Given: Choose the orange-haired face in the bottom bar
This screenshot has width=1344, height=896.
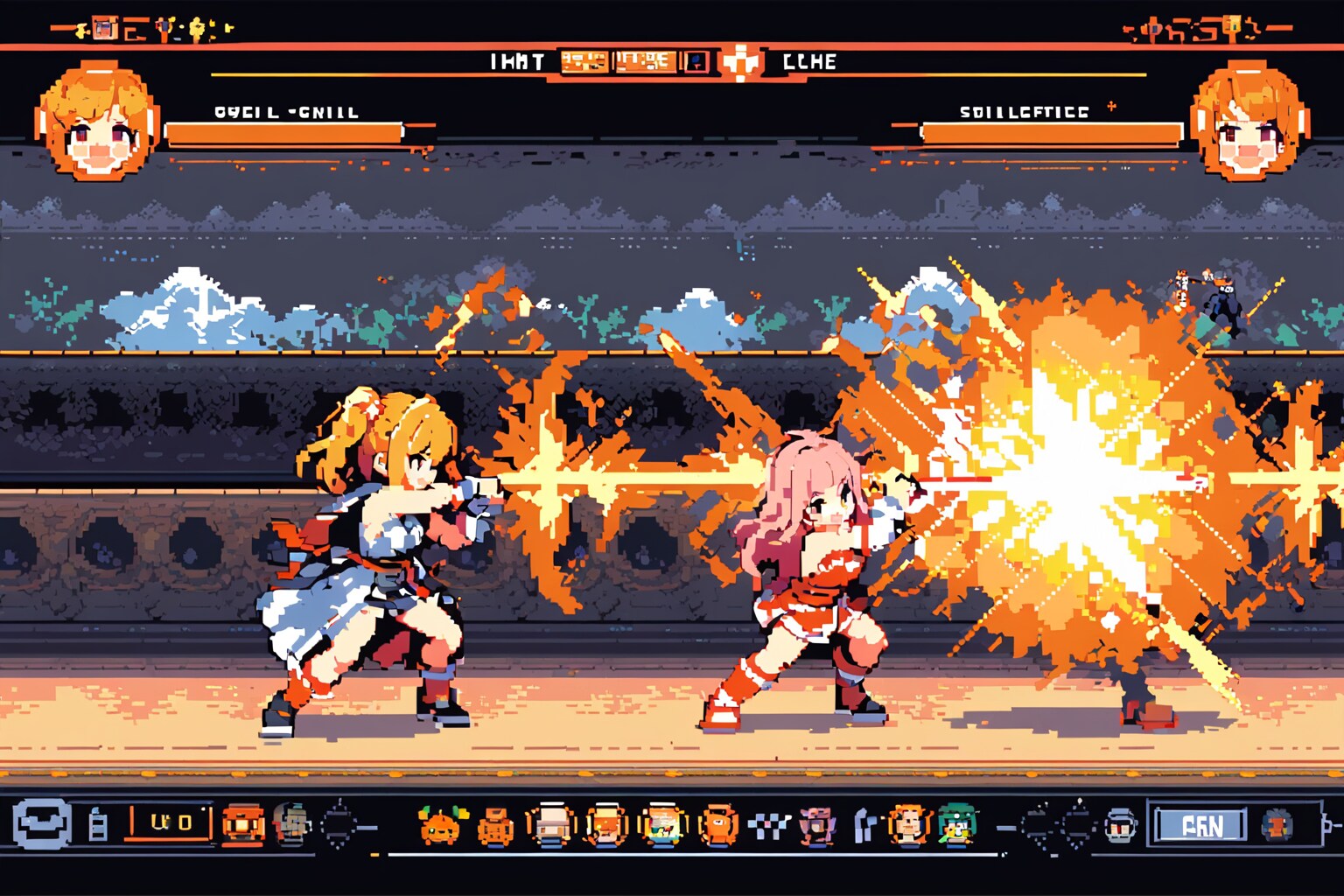Looking at the screenshot, I should point(910,824).
